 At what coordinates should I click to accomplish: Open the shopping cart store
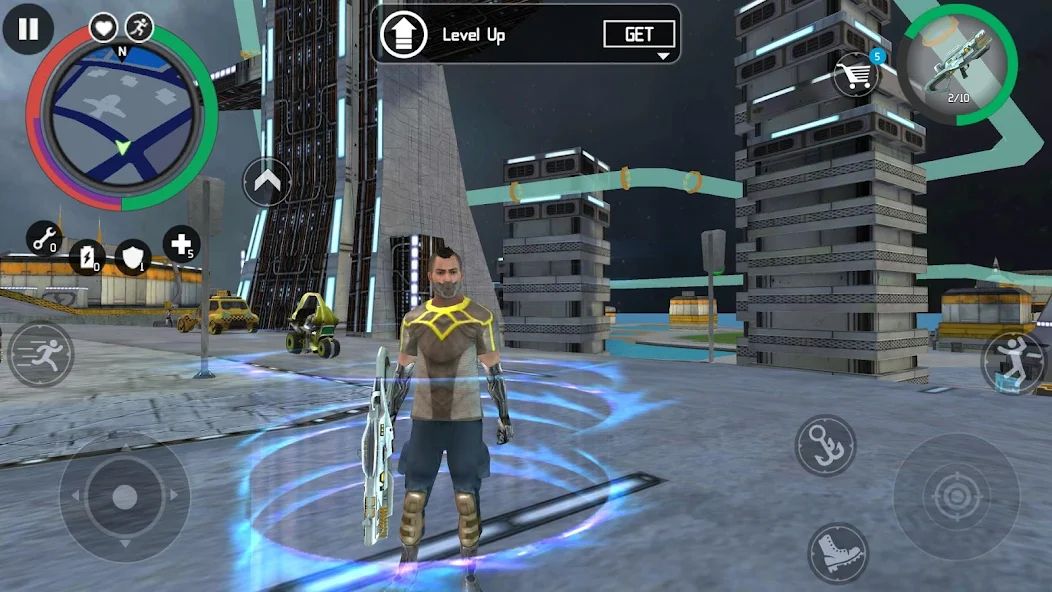point(857,75)
